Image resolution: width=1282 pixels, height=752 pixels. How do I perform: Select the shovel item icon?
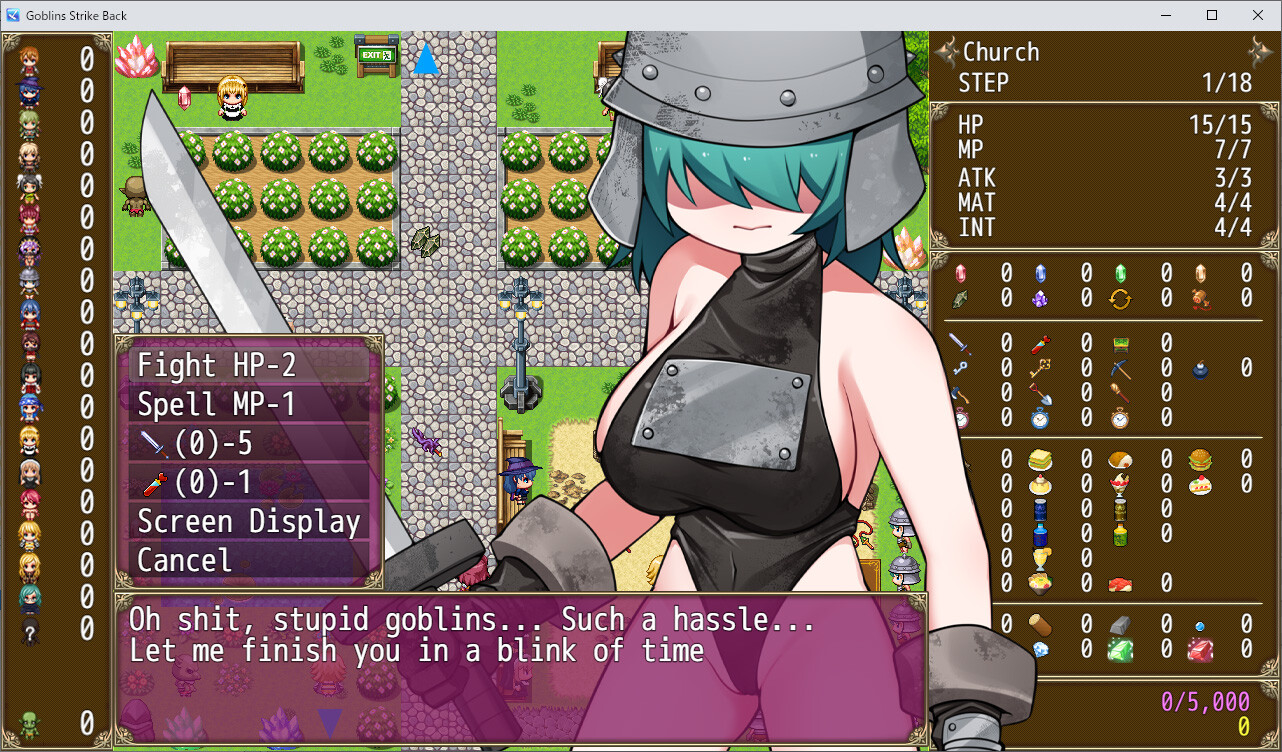tap(1041, 393)
